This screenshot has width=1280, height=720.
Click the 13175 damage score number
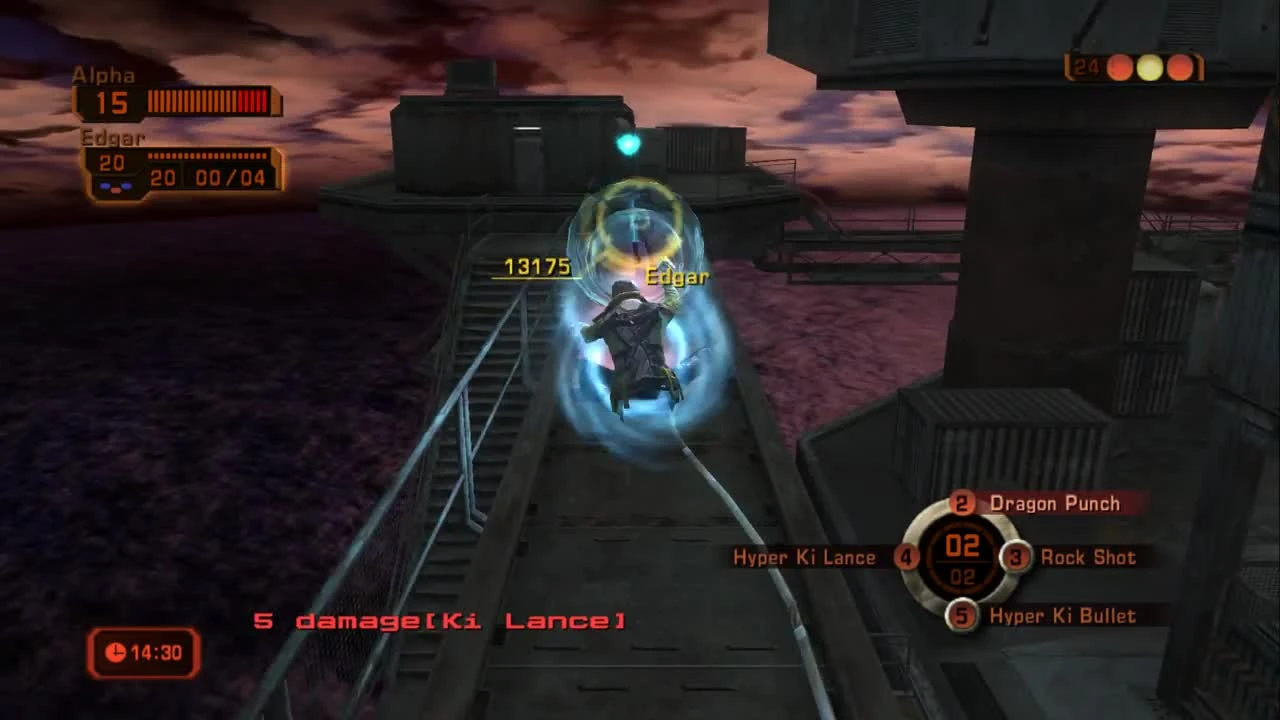[539, 267]
